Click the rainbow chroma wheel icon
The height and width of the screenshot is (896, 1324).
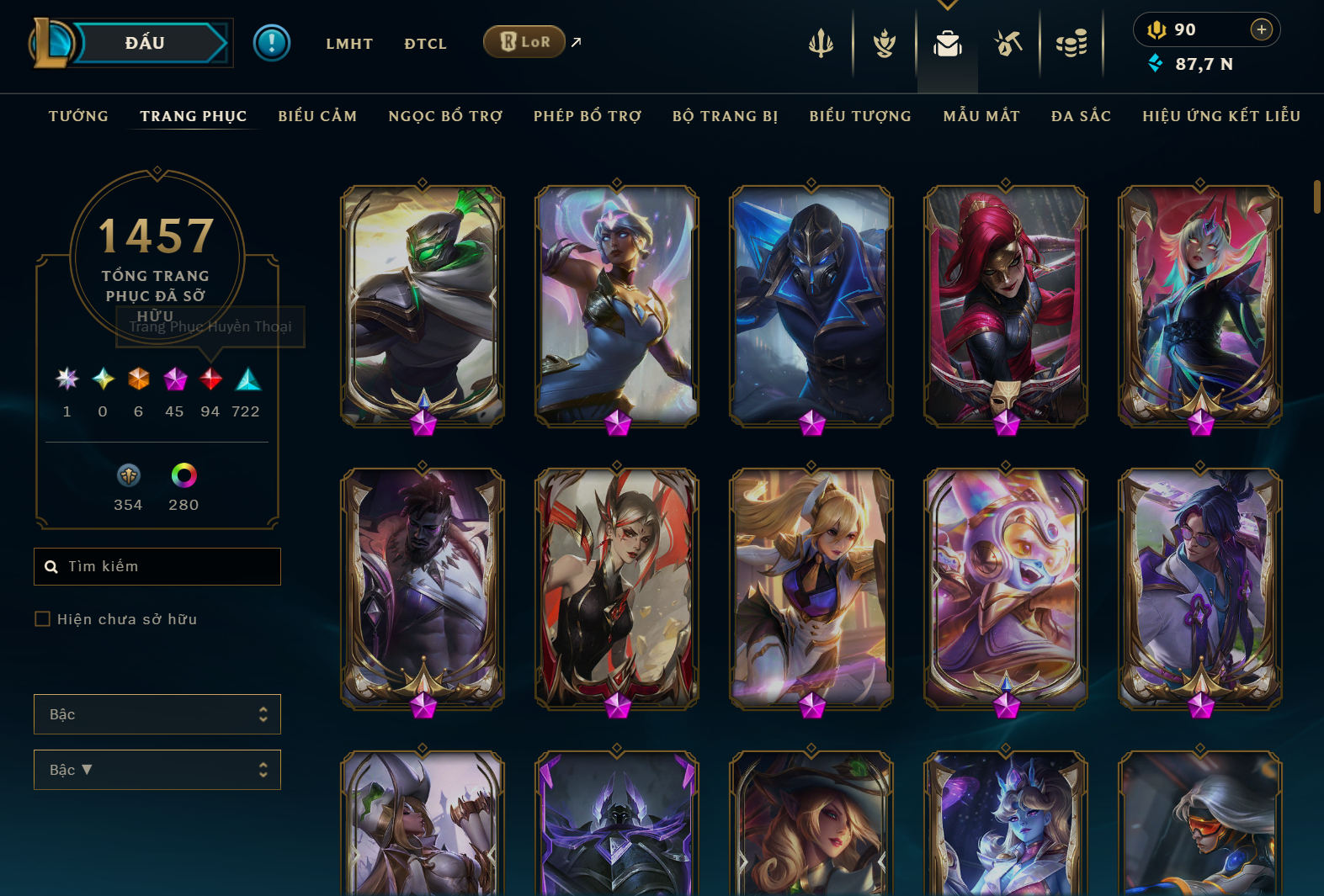tap(183, 476)
